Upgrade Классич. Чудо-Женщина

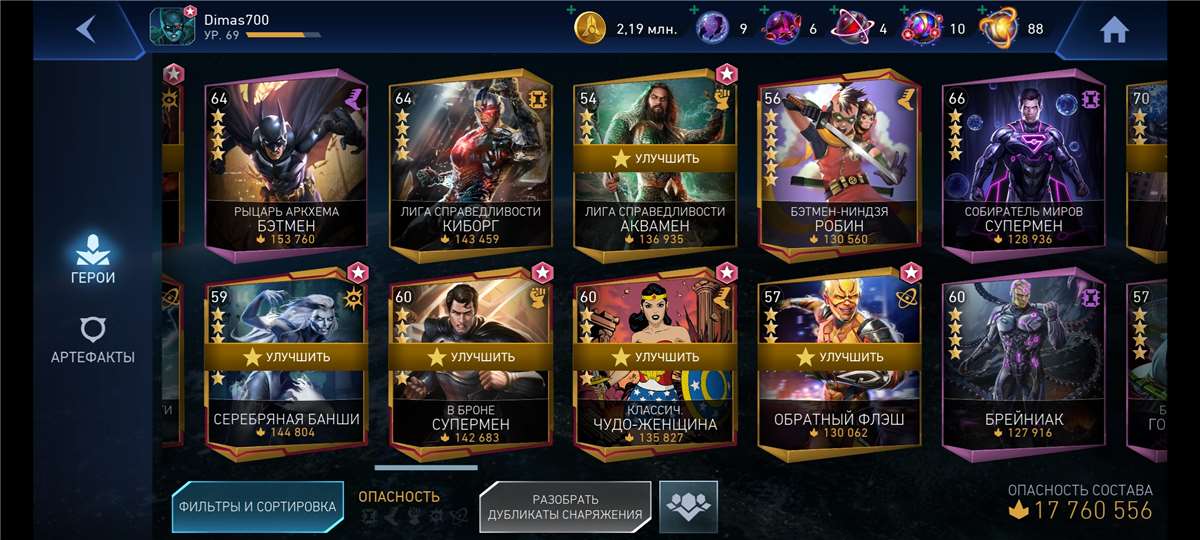click(x=655, y=356)
